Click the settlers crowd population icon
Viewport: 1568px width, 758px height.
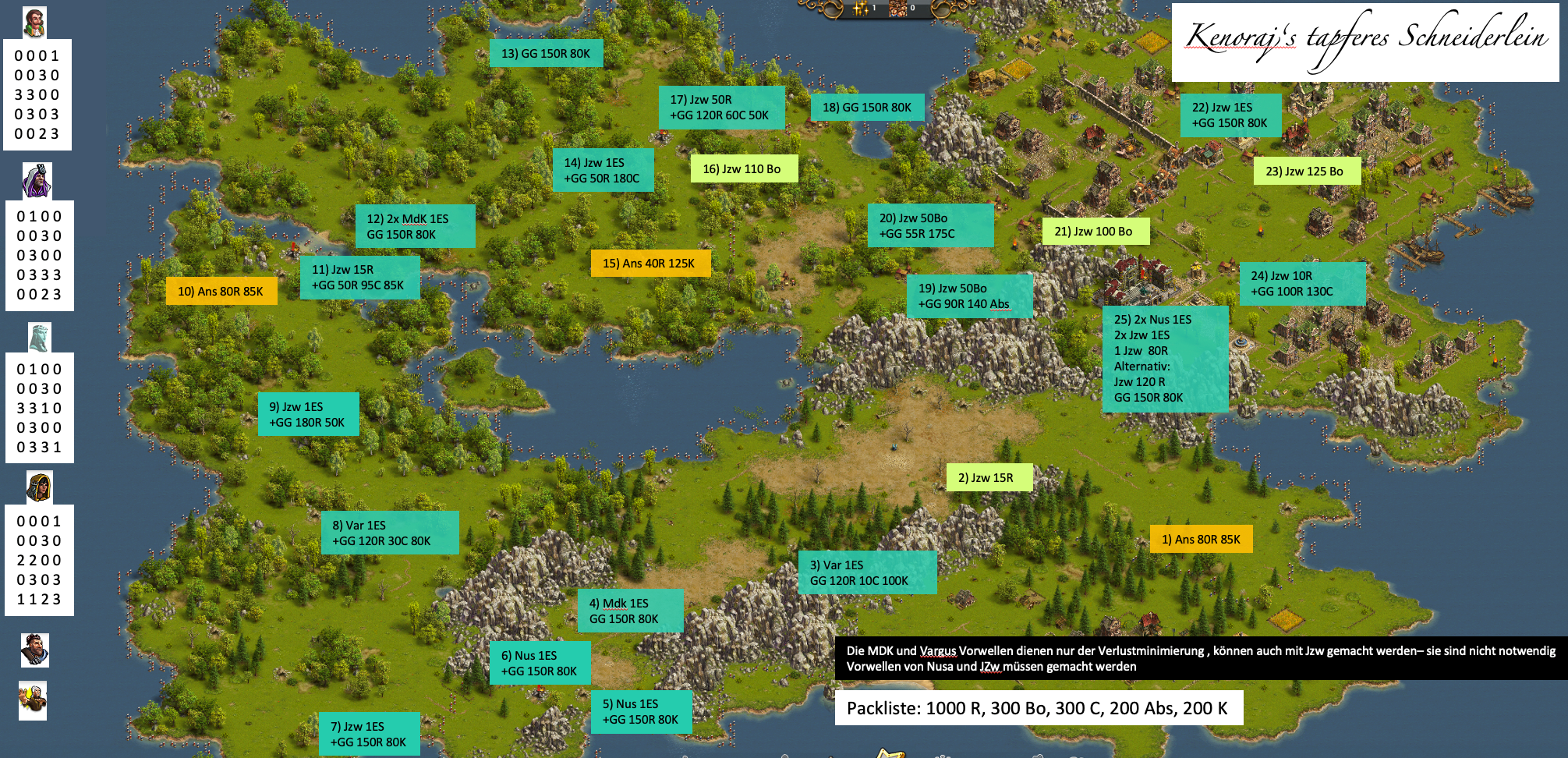tap(897, 8)
